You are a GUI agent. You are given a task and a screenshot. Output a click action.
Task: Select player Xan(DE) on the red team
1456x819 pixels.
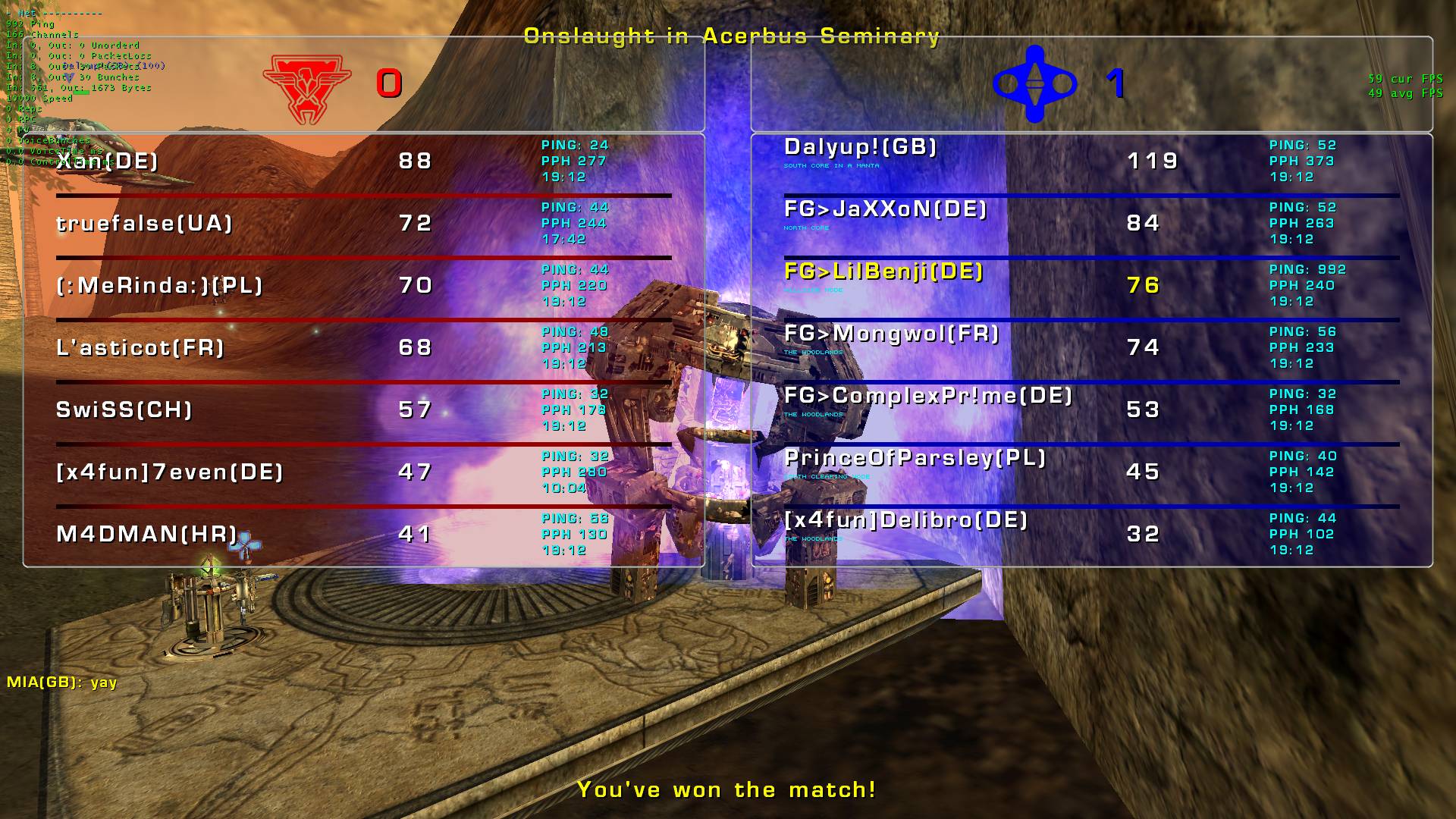point(107,162)
